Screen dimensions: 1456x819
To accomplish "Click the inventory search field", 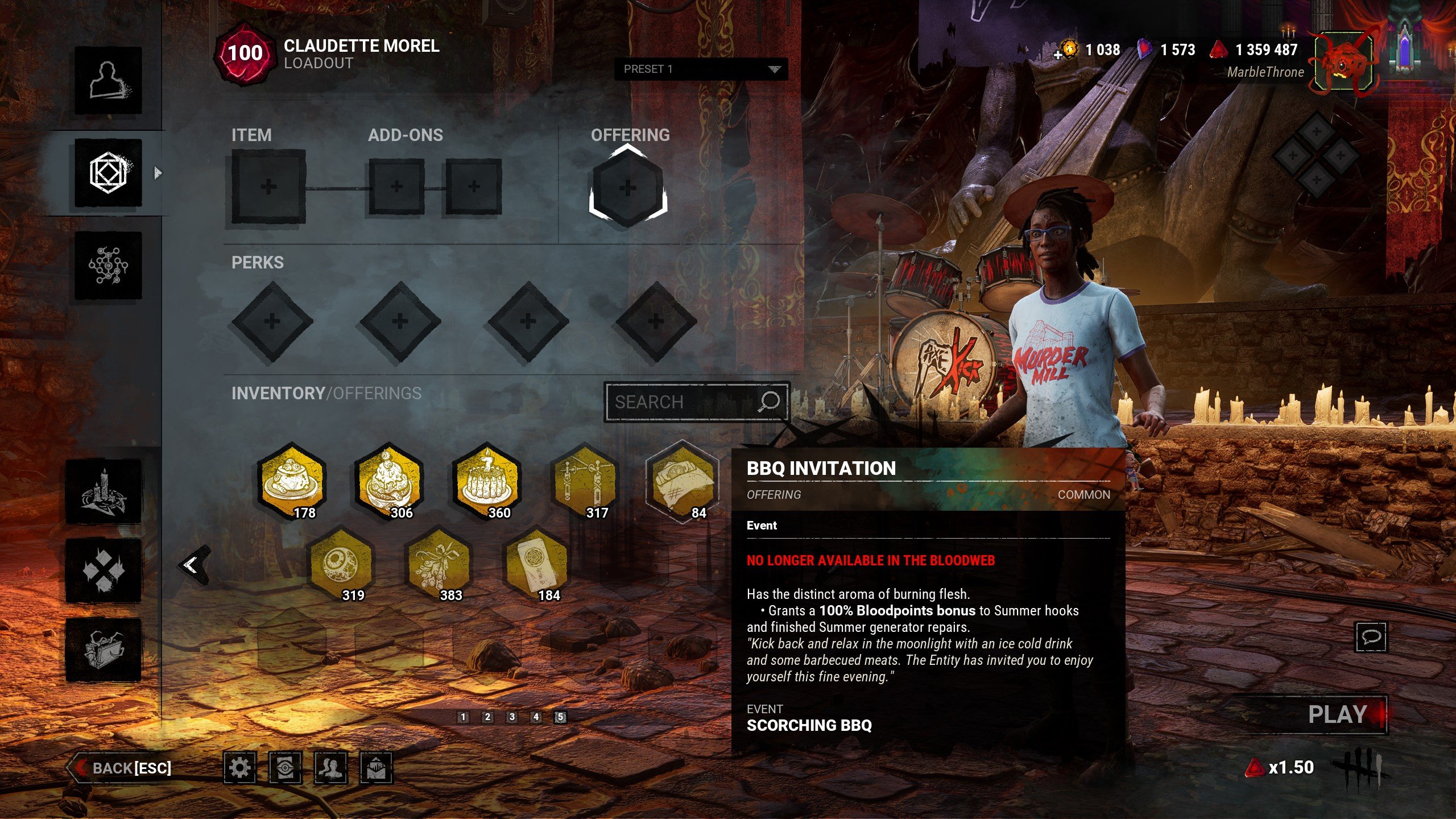I will (685, 402).
